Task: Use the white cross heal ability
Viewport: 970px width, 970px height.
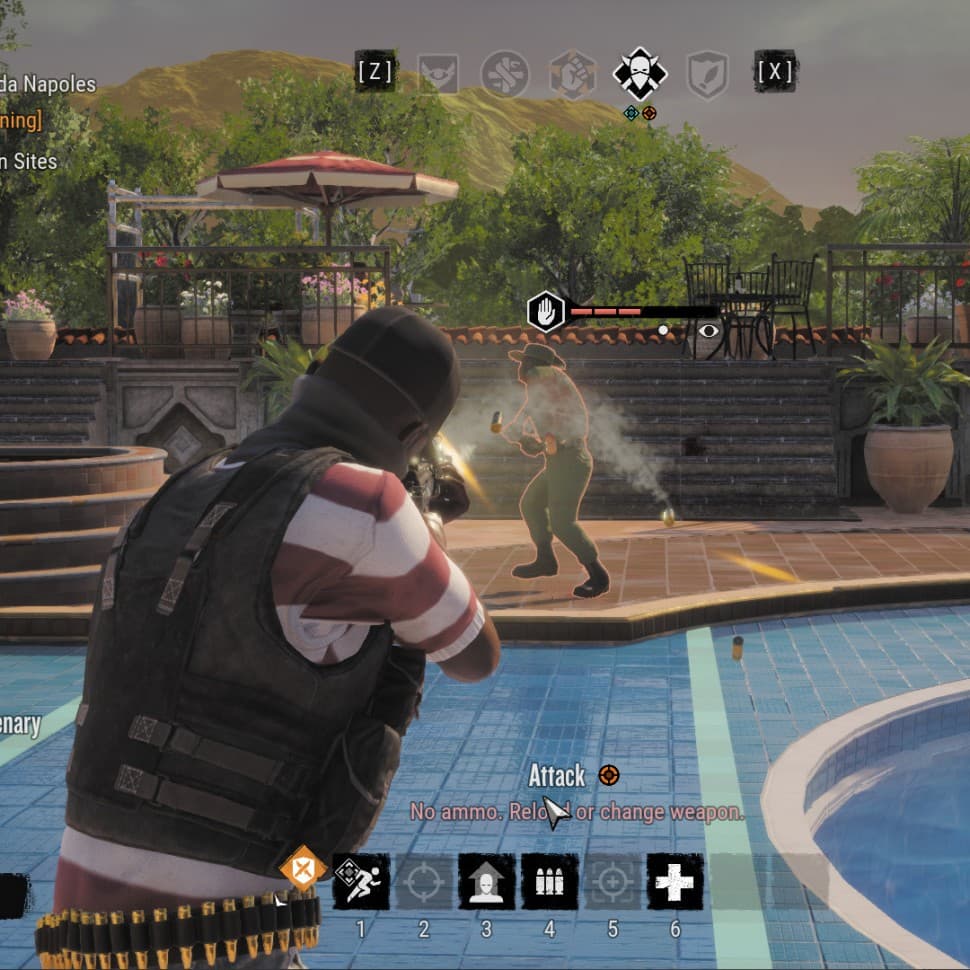Action: click(x=675, y=881)
